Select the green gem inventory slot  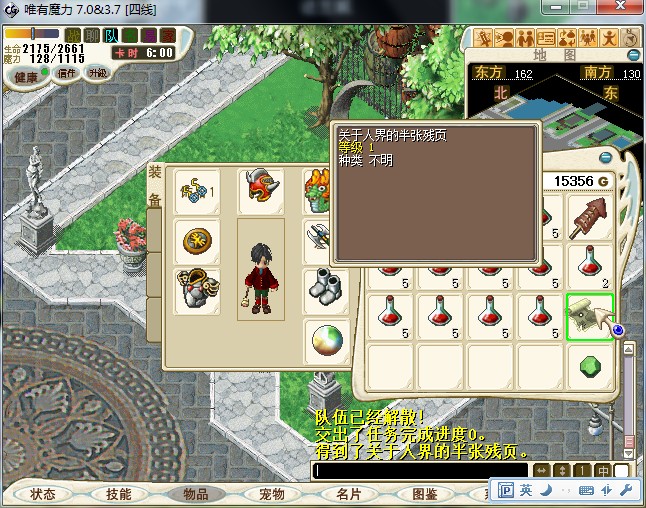coord(590,366)
